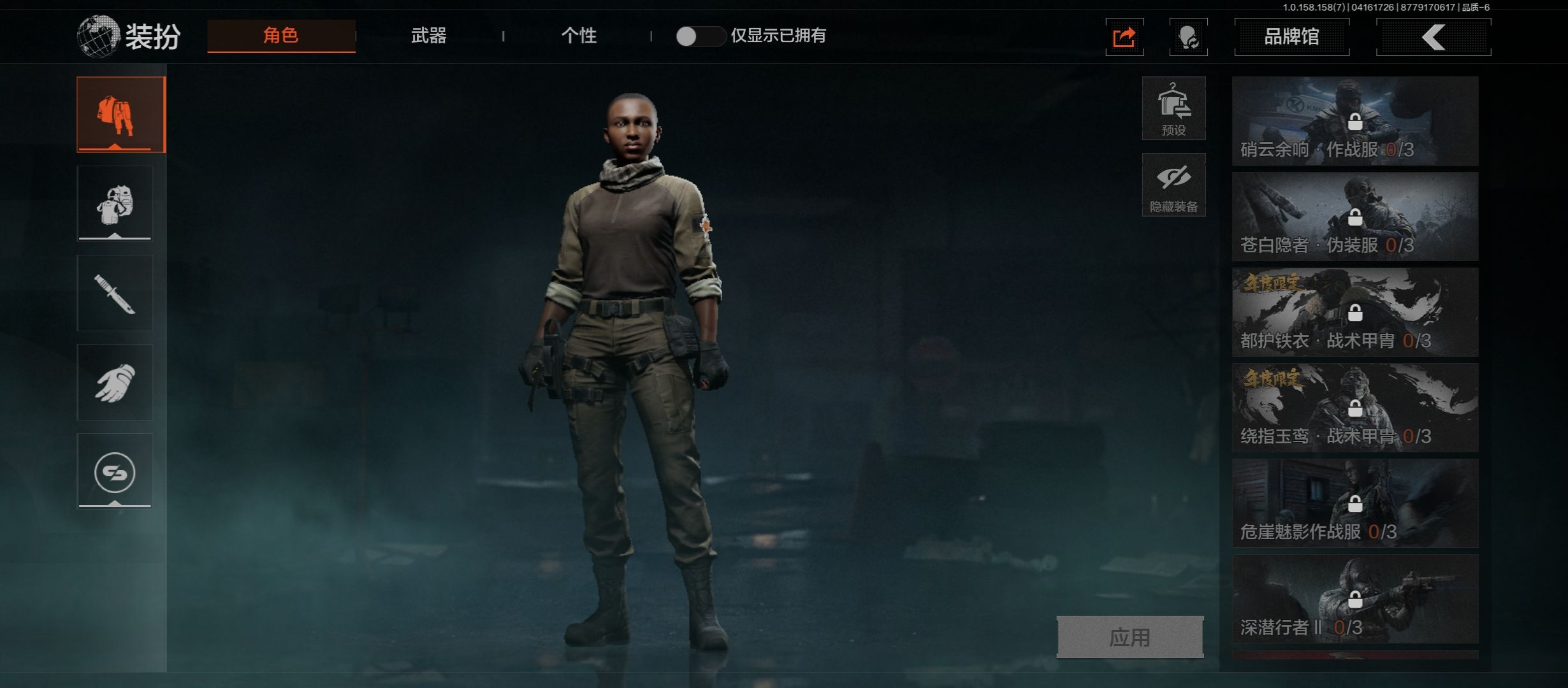Toggle 隐藏装备 visibility
1568x688 pixels.
pos(1173,185)
